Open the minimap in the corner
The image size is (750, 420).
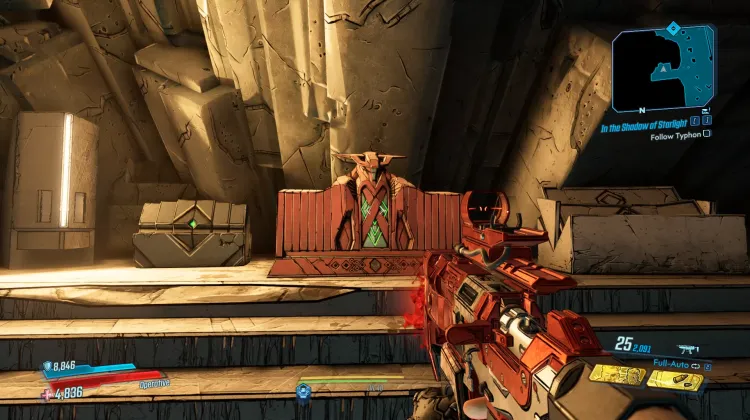tap(663, 69)
